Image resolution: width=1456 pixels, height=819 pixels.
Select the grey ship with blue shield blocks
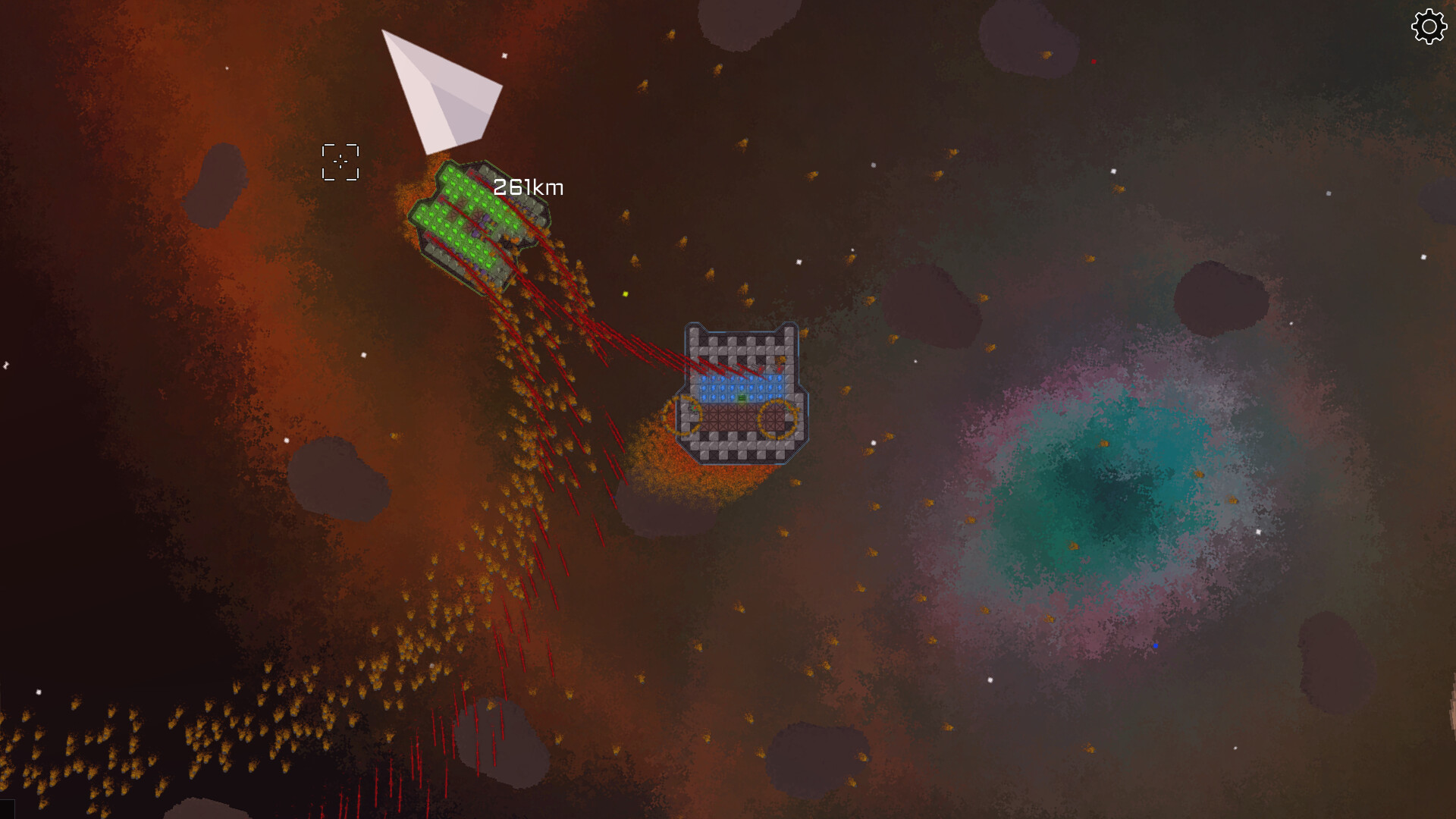739,356
